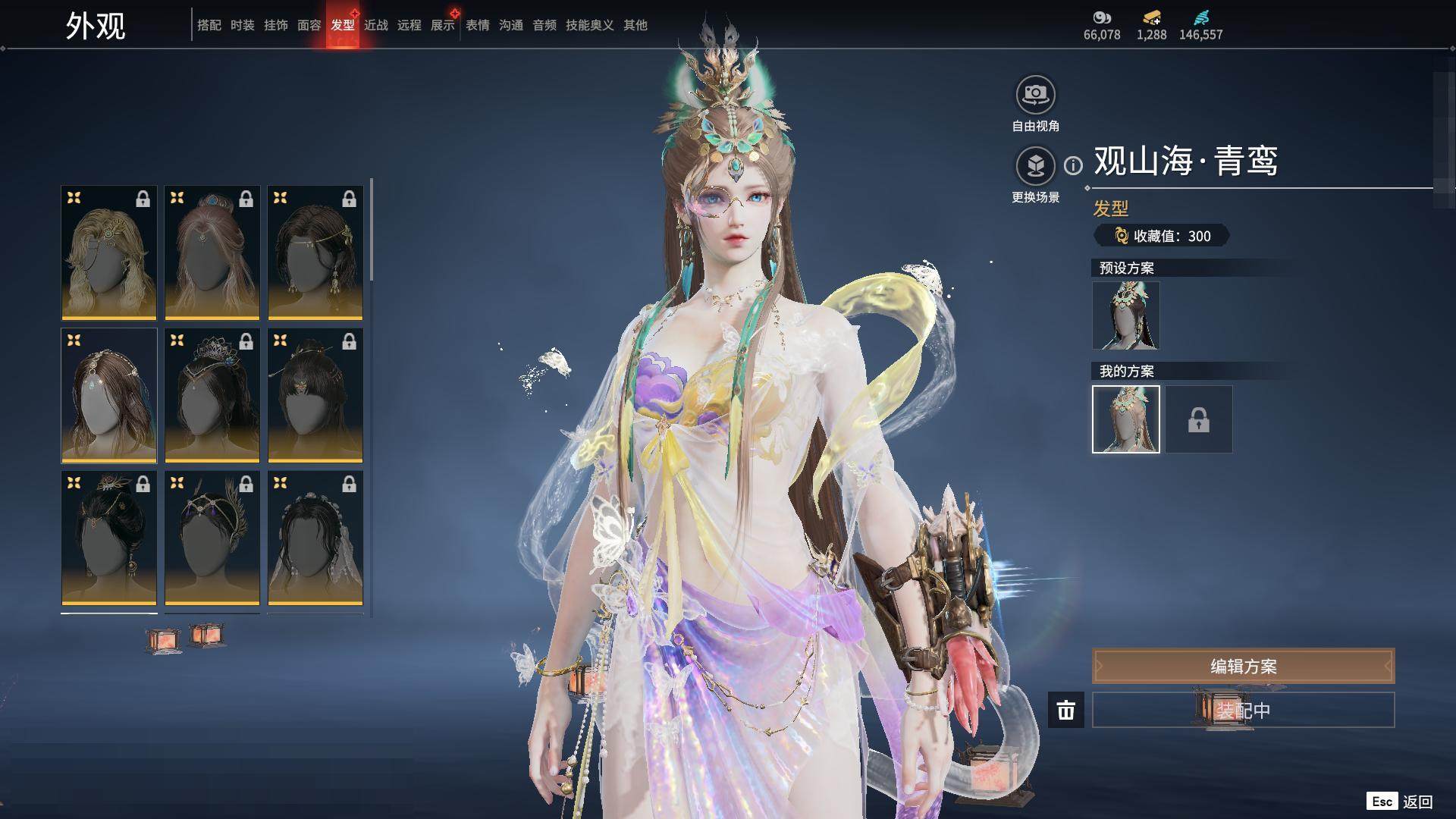
Task: Open the info icon beside 观山海·青鸾
Action: pos(1073,165)
